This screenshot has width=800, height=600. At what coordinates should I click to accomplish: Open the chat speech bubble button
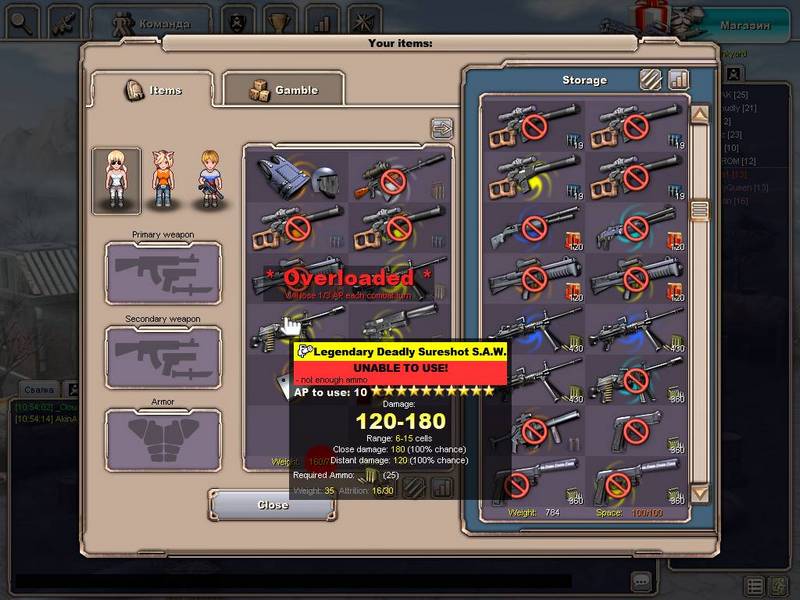[x=641, y=580]
